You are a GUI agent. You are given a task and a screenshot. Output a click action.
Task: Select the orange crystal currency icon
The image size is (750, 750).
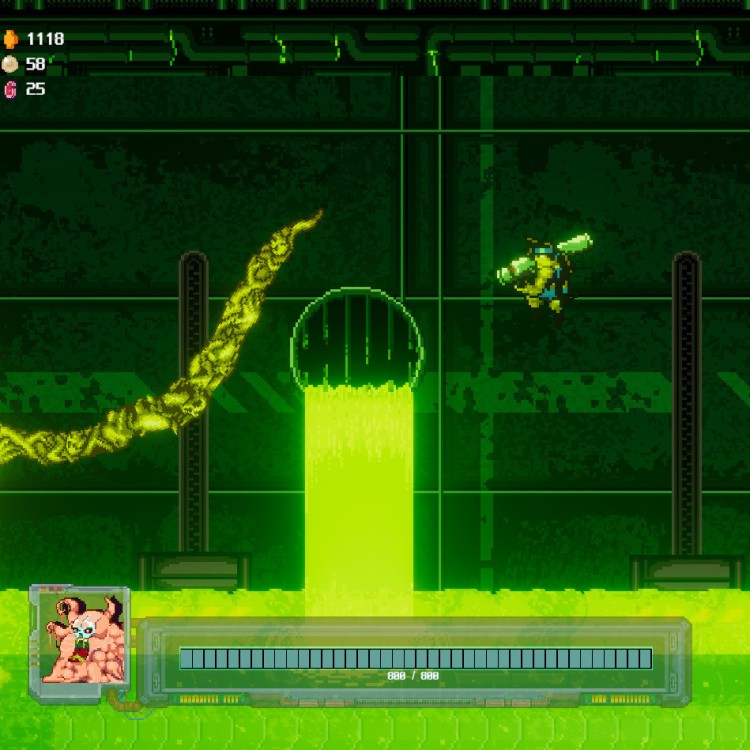point(10,39)
